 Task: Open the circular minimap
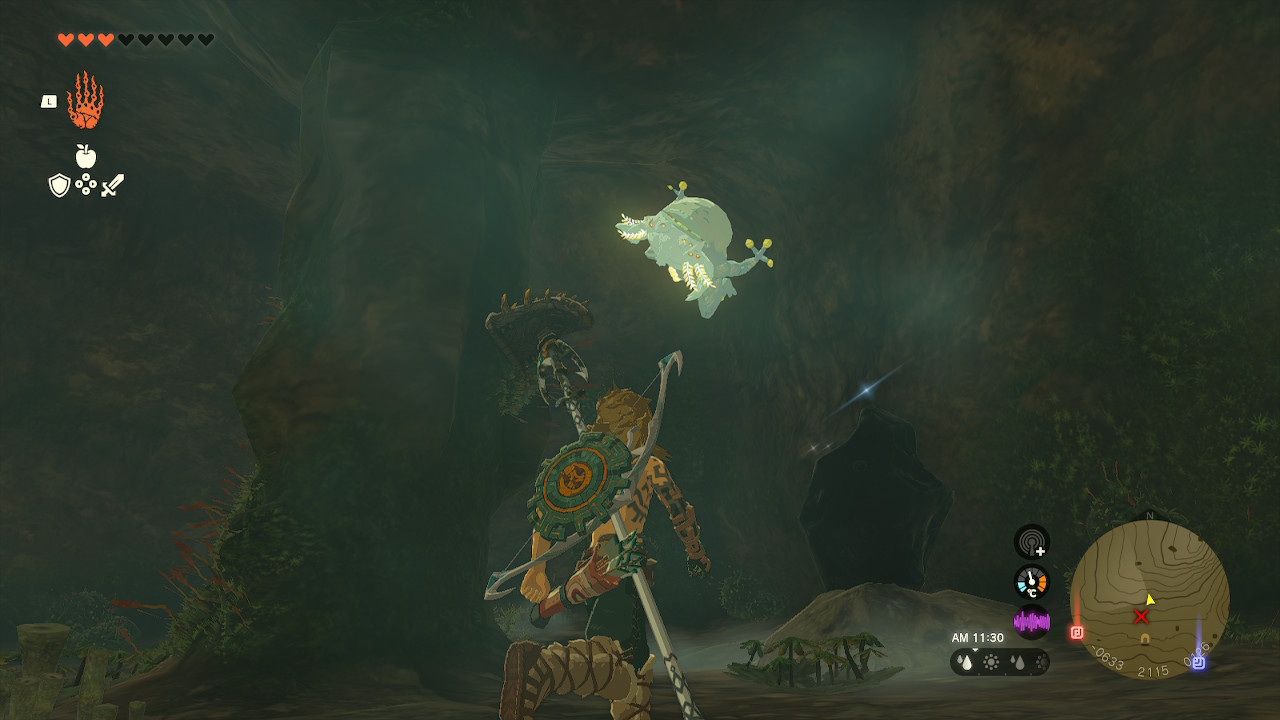coord(1149,598)
